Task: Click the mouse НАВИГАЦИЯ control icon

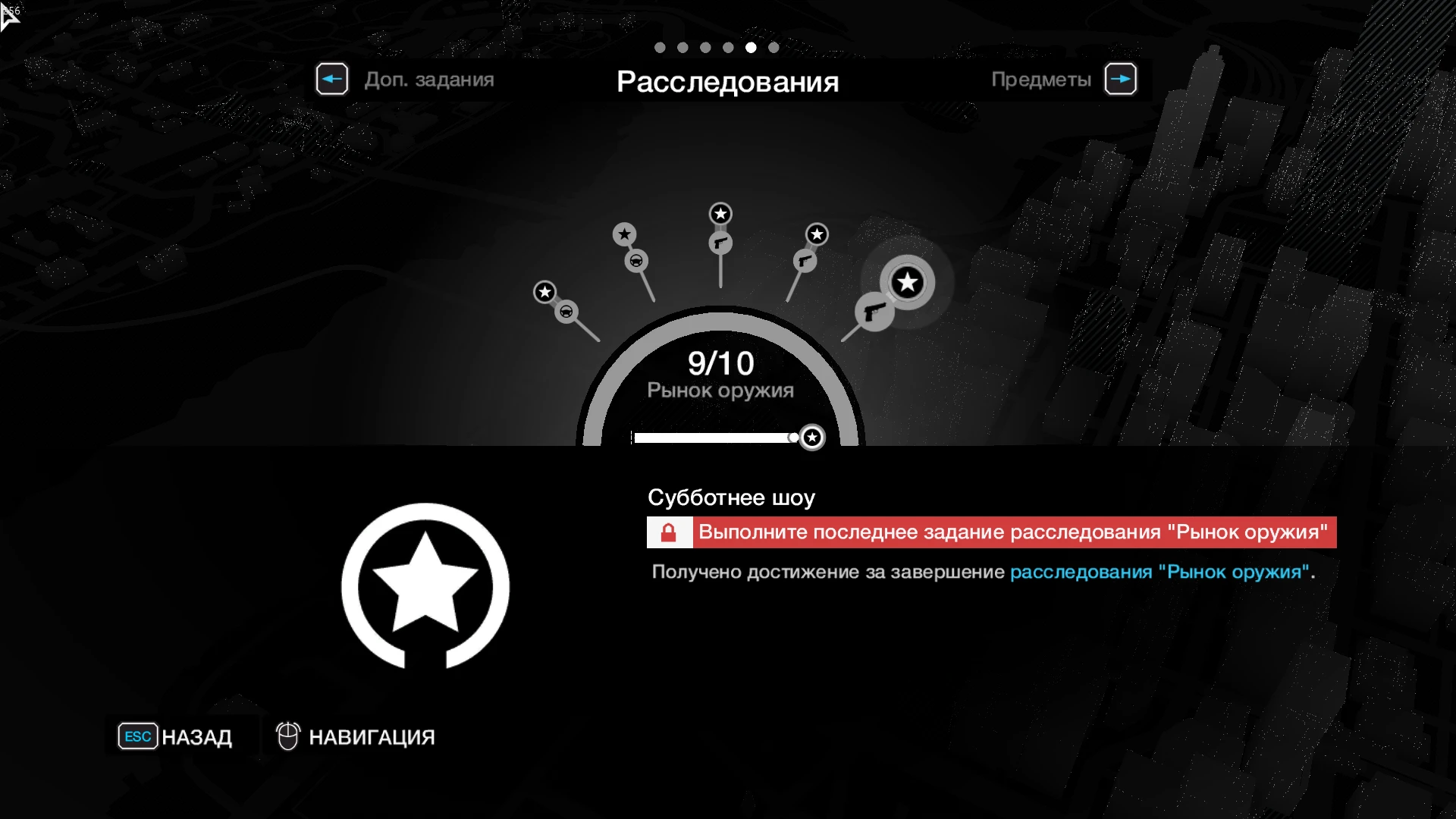Action: coord(287,736)
